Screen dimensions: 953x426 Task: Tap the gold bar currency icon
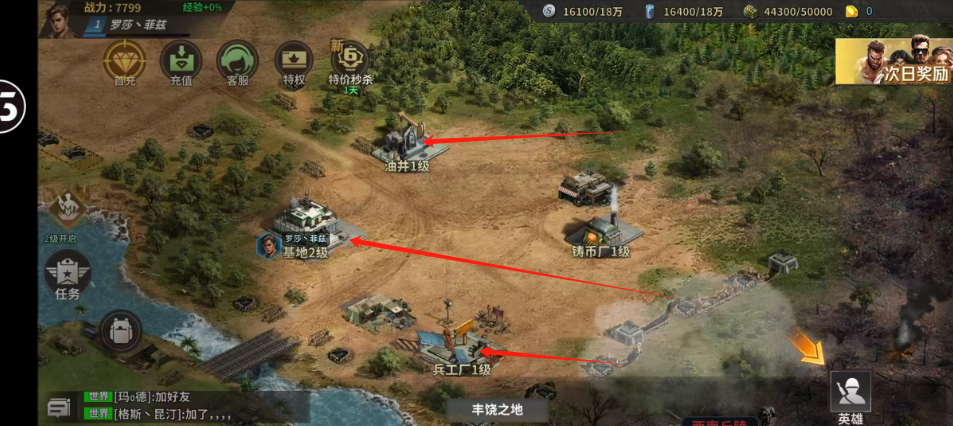click(851, 11)
